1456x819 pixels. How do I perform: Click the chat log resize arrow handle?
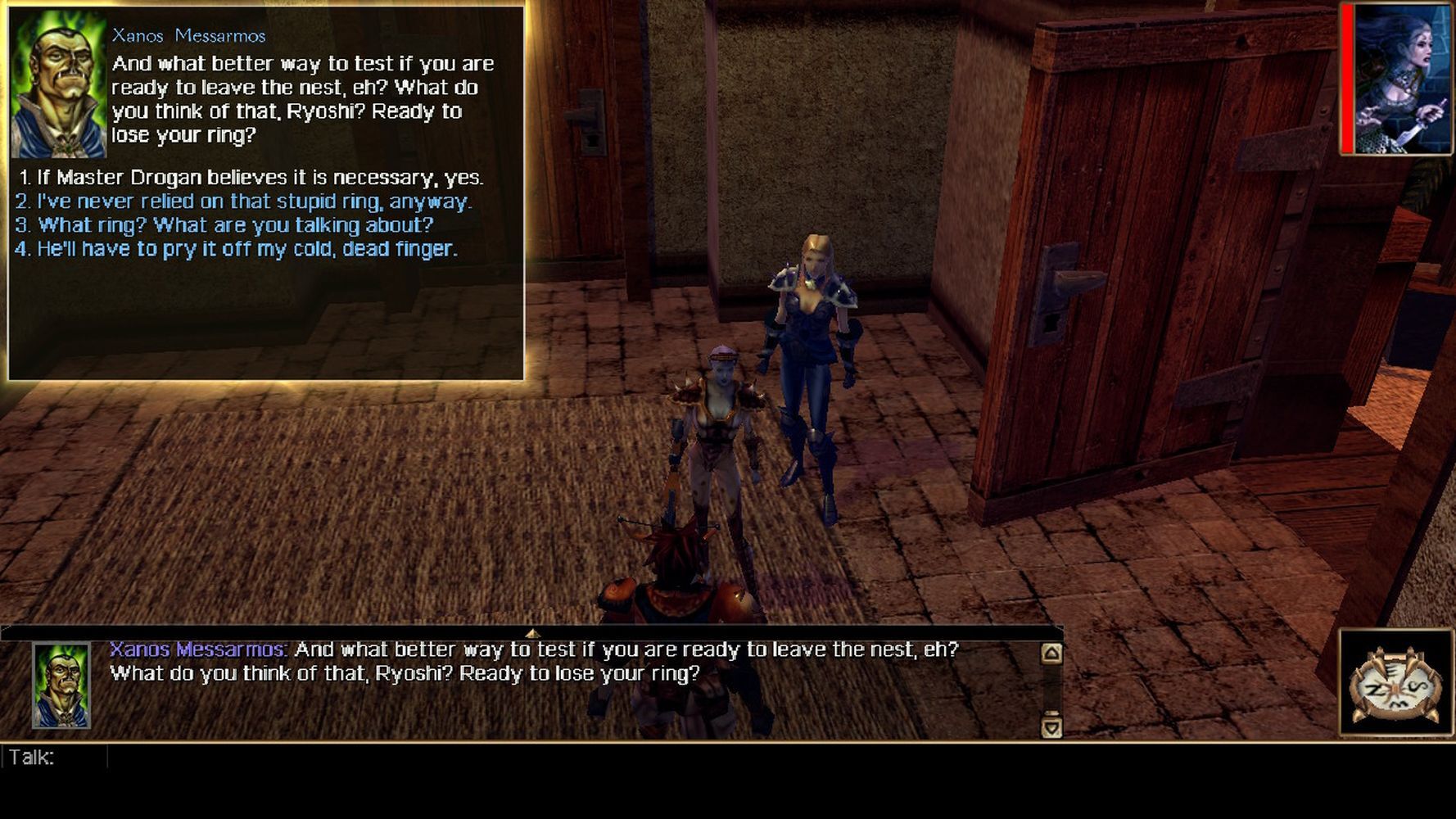coord(532,633)
